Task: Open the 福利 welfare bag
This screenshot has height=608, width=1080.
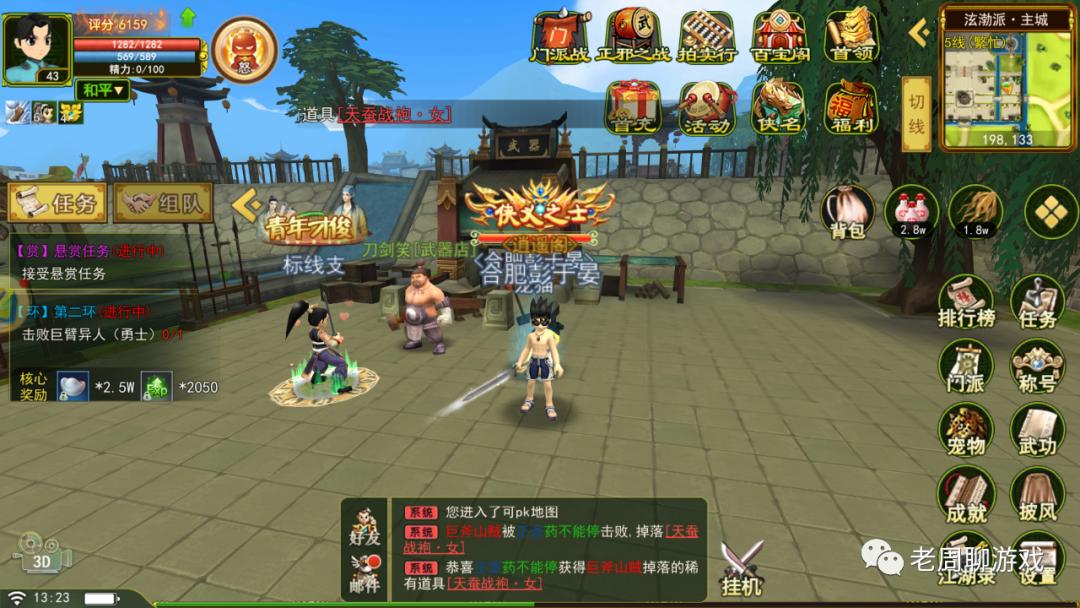Action: point(851,107)
